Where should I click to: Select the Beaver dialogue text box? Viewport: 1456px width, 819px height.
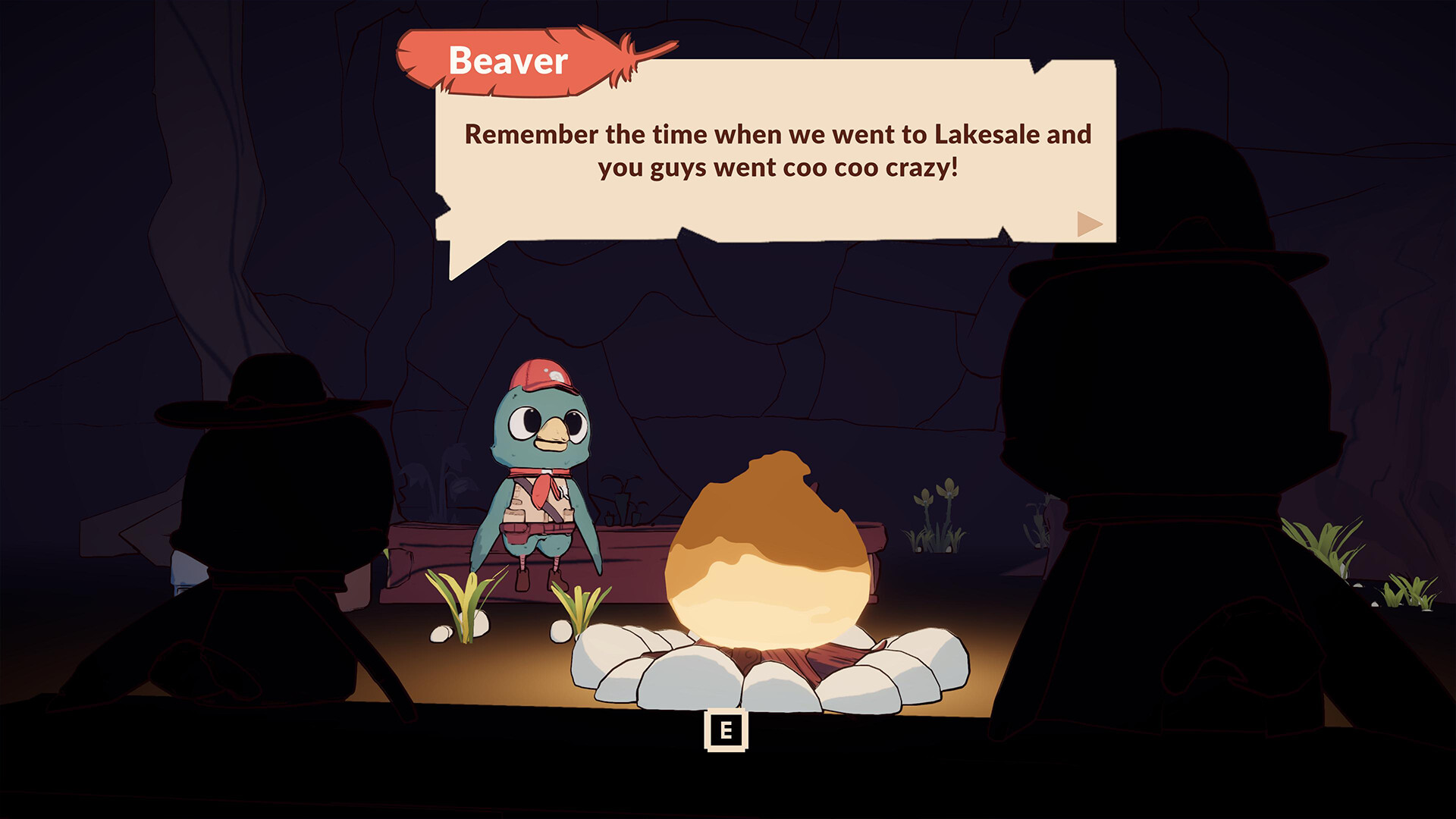(773, 152)
